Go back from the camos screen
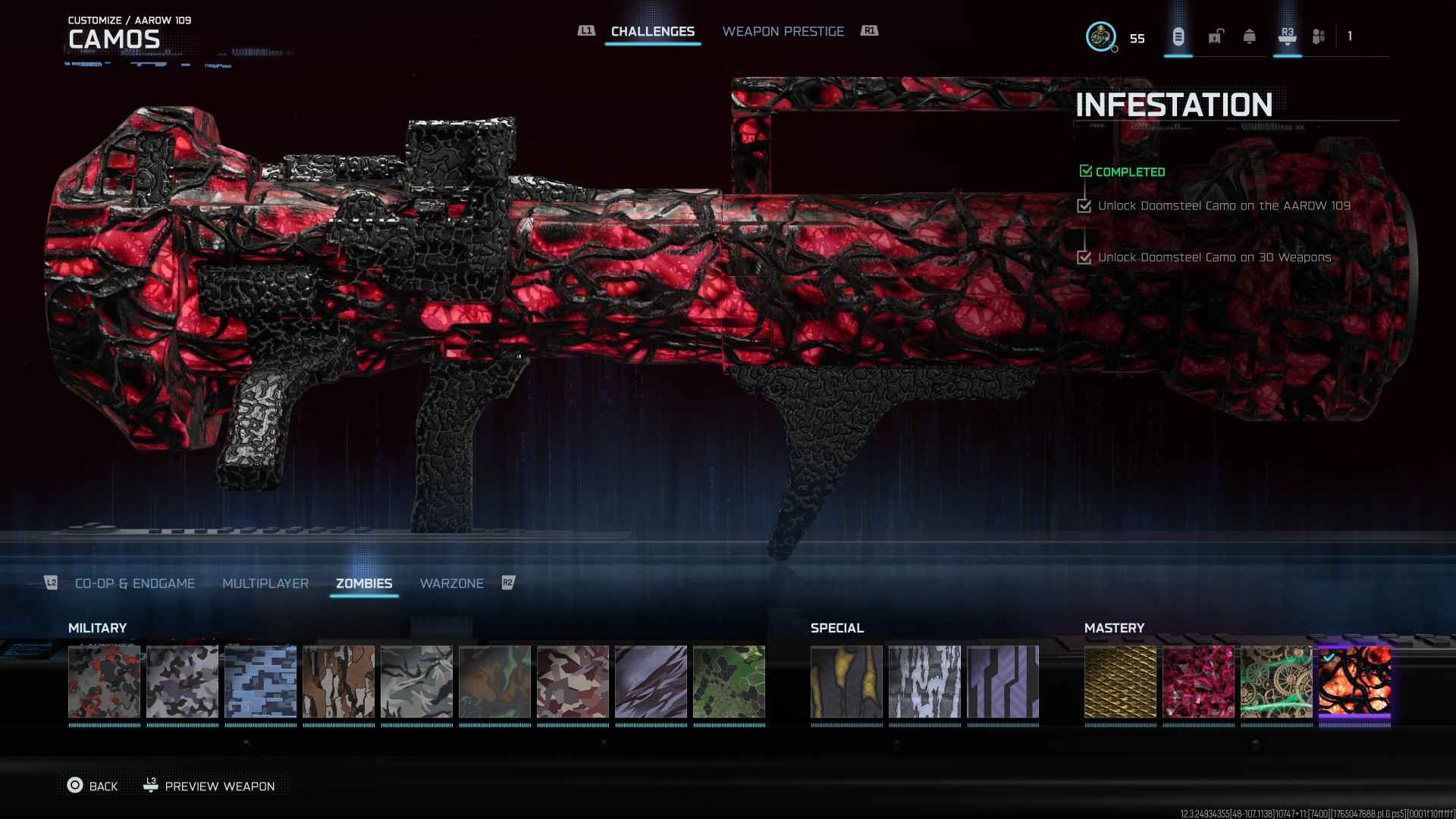The image size is (1456, 819). [93, 786]
